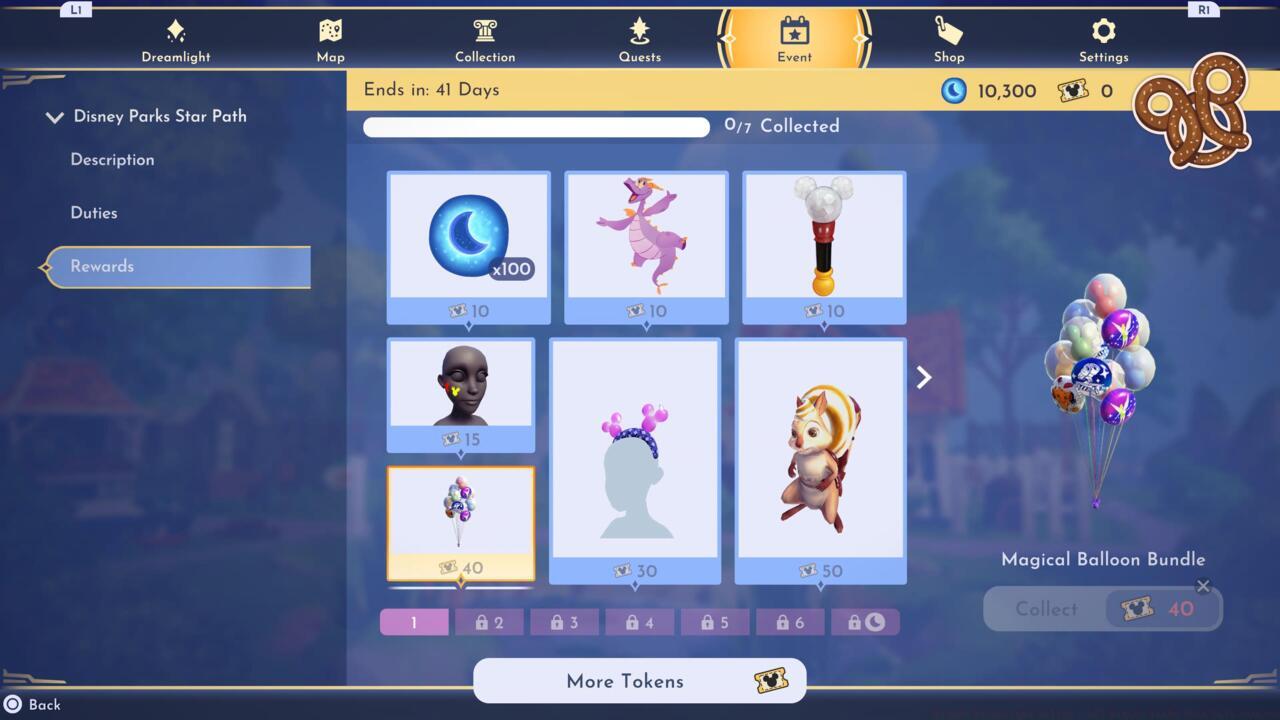Open the Collection screen

(x=485, y=38)
